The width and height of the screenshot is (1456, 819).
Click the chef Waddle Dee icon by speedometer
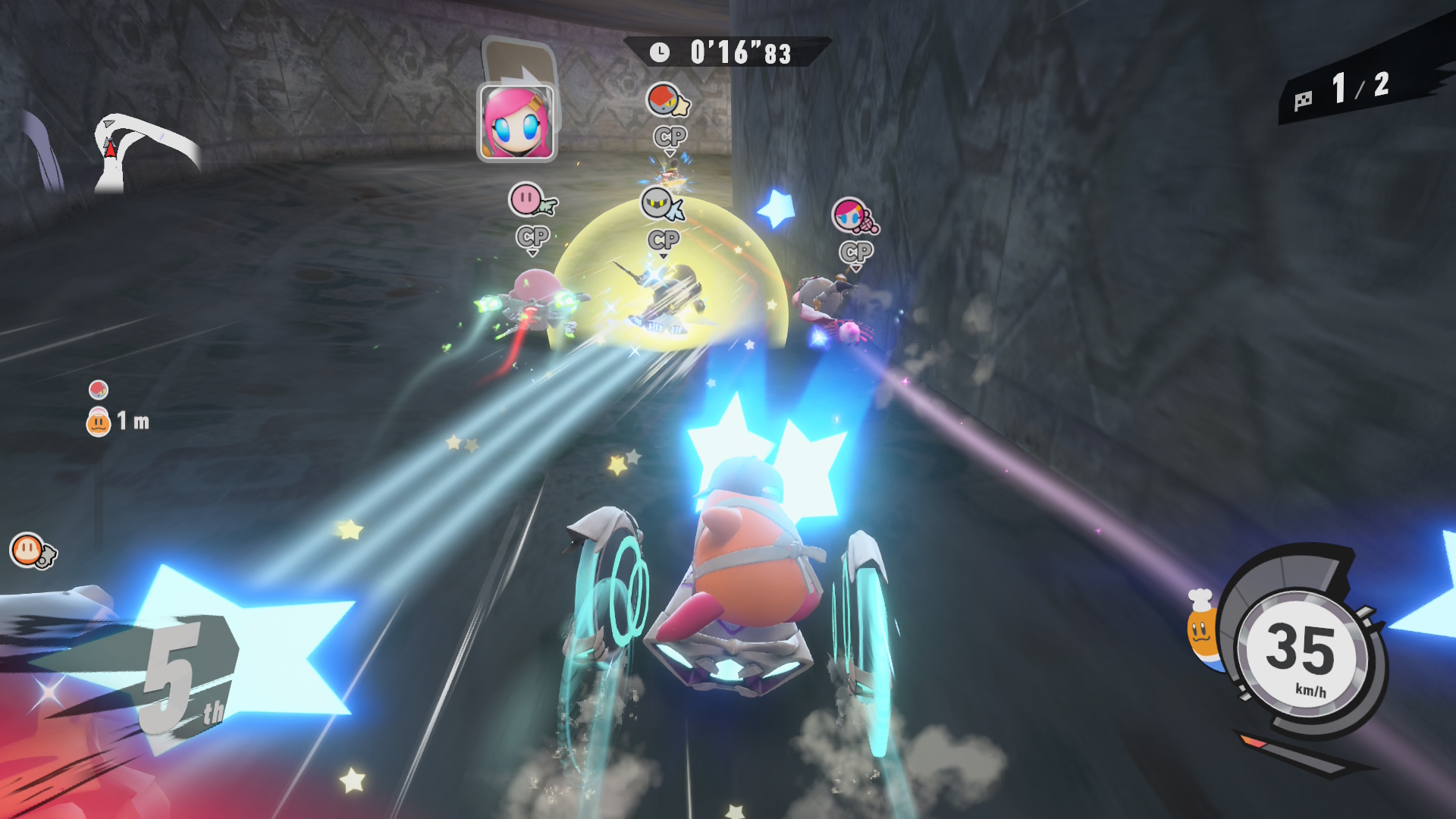pyautogui.click(x=1203, y=629)
